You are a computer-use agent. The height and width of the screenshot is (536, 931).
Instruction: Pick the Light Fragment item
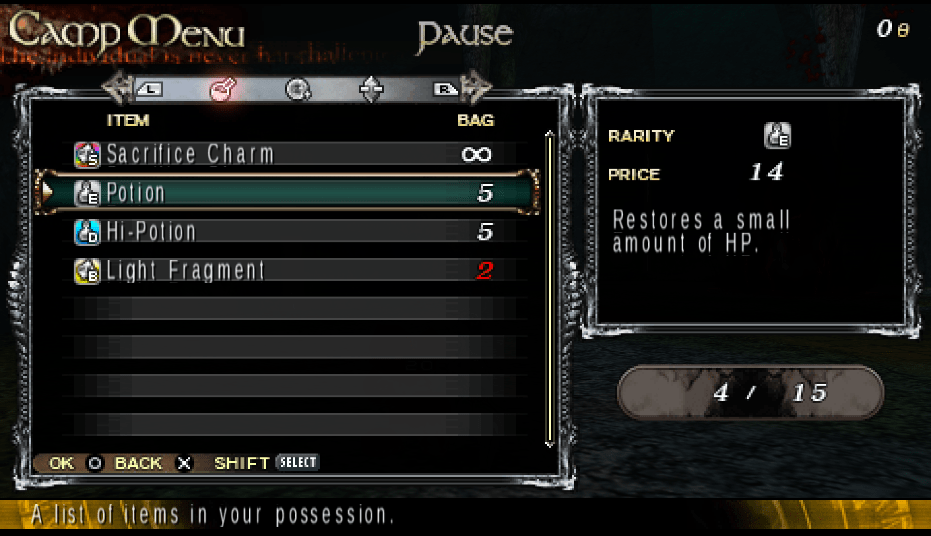285,271
